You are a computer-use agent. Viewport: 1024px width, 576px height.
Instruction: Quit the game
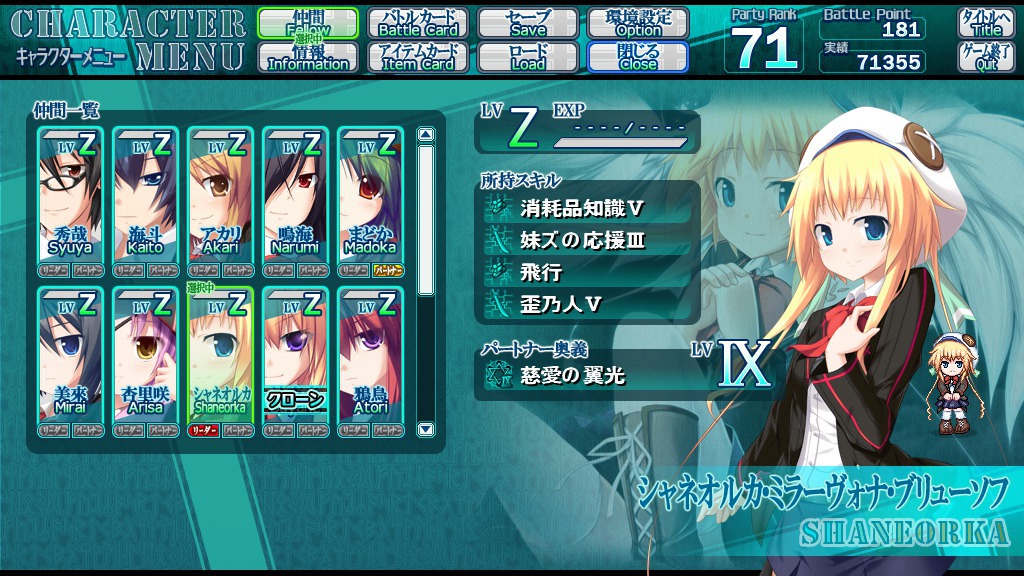pos(986,57)
